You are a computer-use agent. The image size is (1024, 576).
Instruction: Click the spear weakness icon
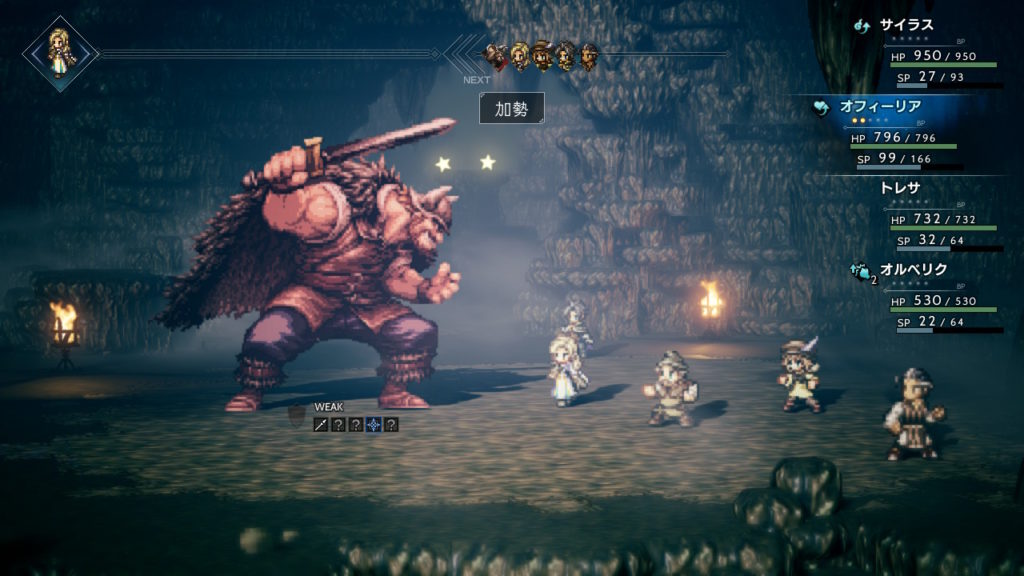[x=321, y=424]
